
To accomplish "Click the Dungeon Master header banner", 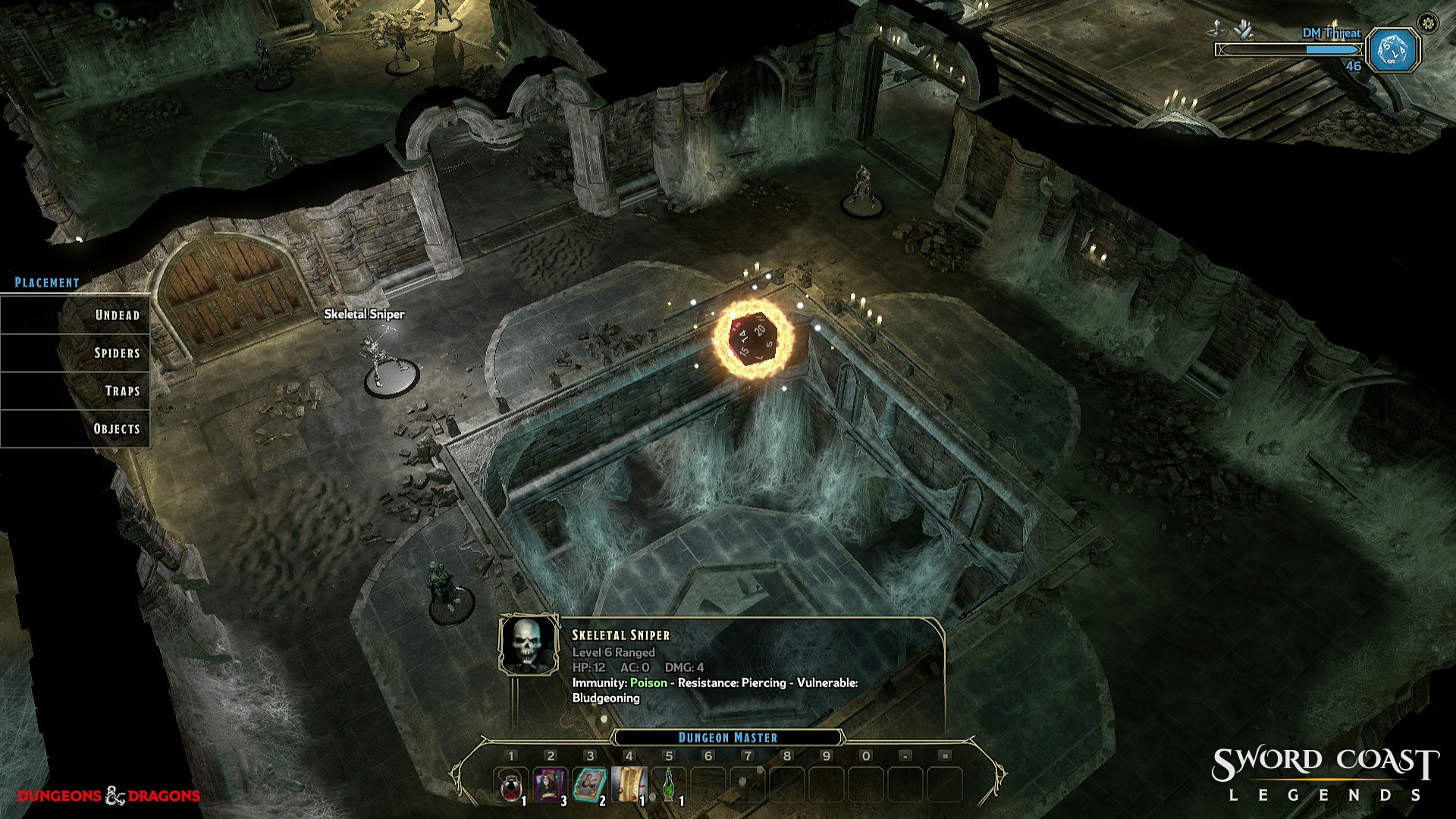I will pyautogui.click(x=727, y=735).
